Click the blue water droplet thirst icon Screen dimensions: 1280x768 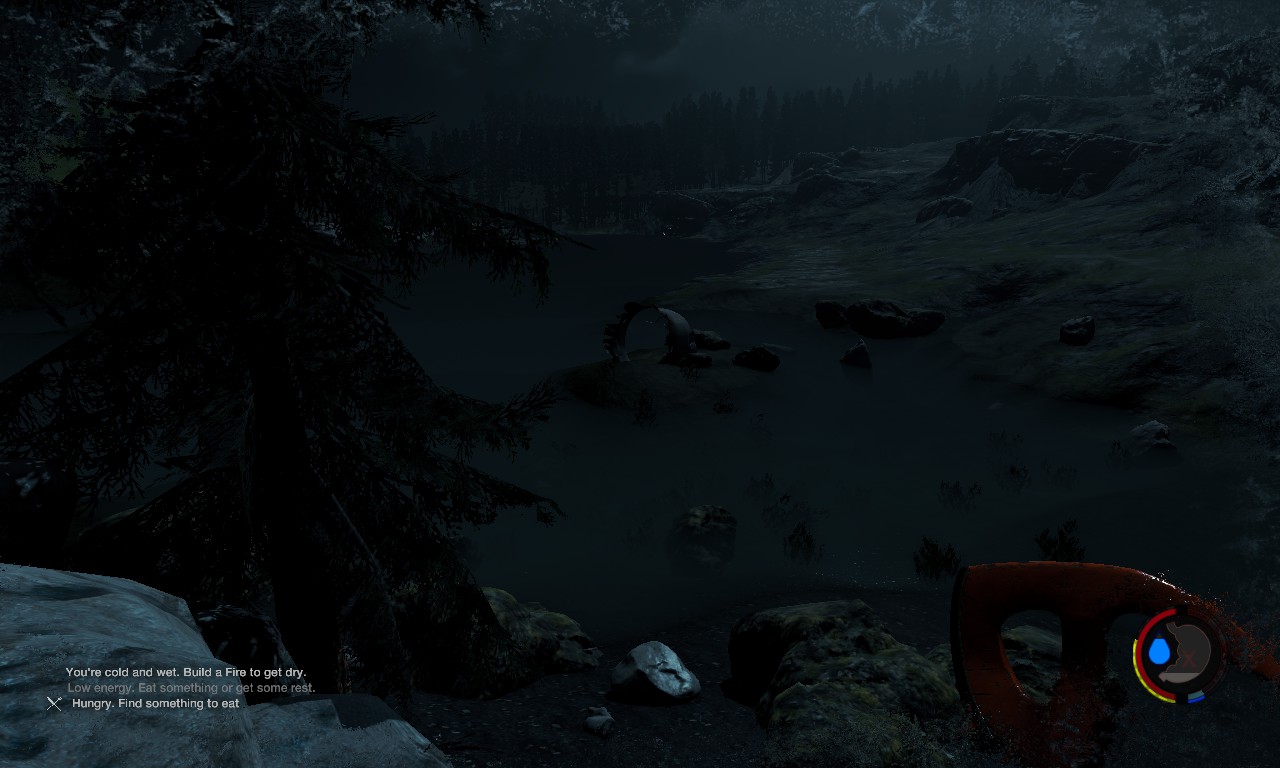[x=1159, y=652]
